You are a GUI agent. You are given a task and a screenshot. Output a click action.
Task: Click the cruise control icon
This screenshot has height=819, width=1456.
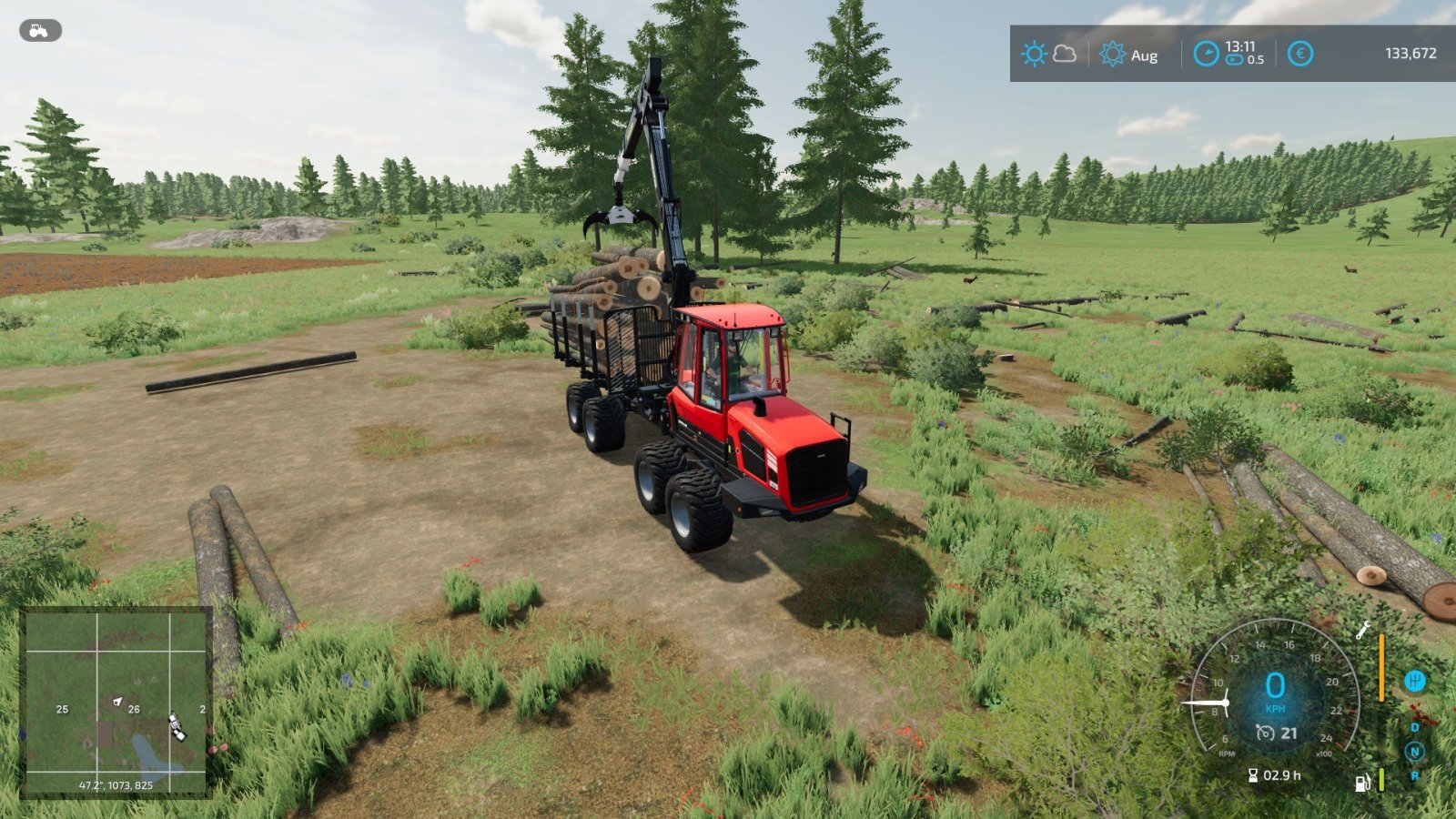click(x=1265, y=733)
